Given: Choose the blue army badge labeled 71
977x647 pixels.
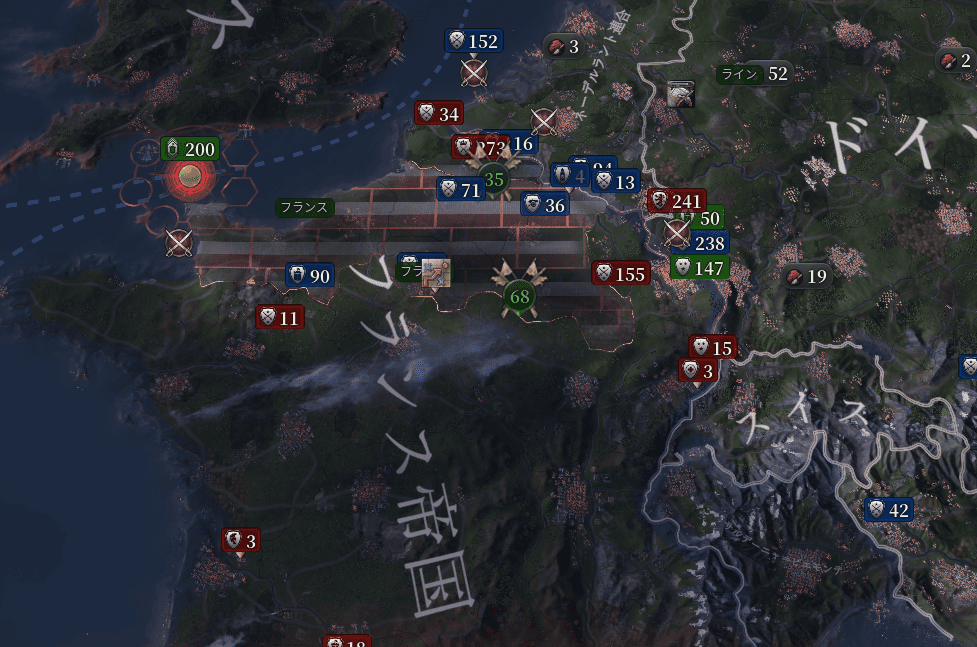Looking at the screenshot, I should click(x=461, y=189).
